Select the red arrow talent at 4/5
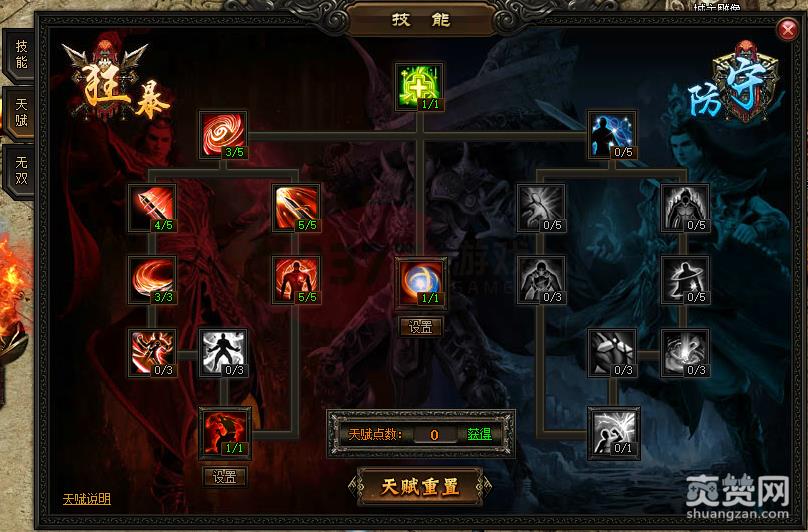This screenshot has height=532, width=808. 153,206
